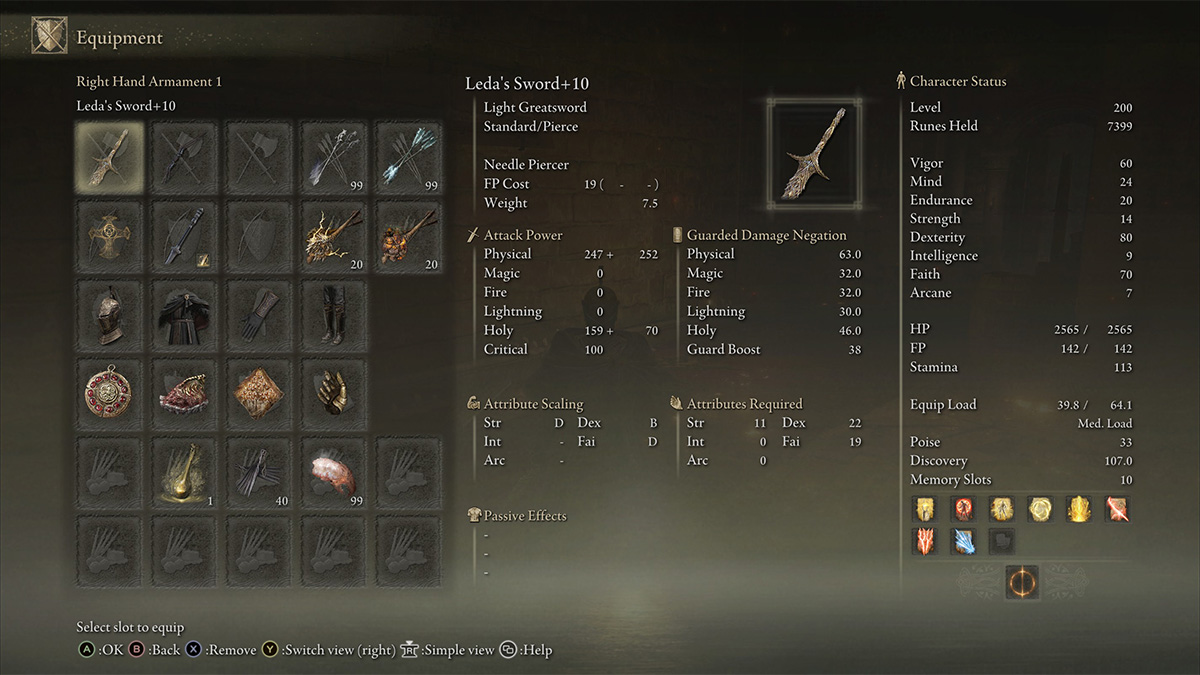Select the golden gauntlet talisman slot

coord(334,393)
